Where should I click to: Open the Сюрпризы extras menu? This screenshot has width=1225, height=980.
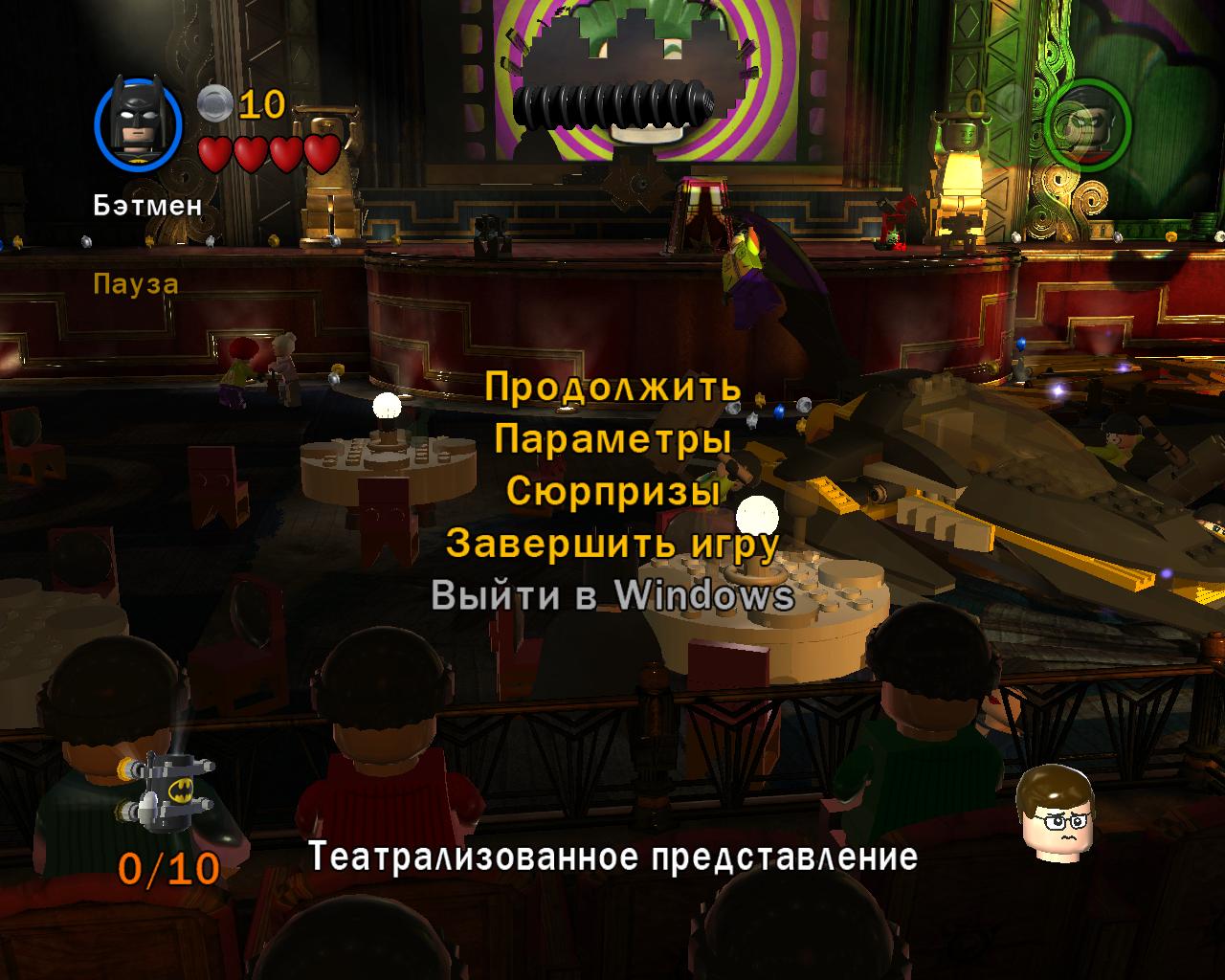[612, 491]
